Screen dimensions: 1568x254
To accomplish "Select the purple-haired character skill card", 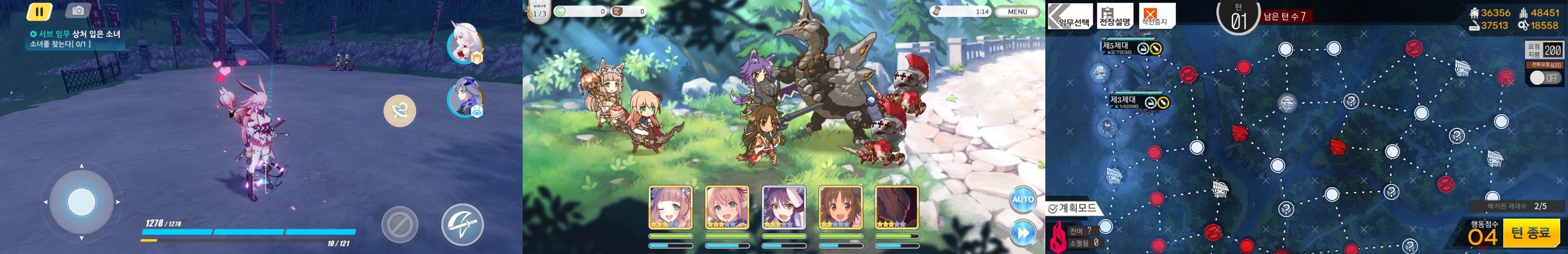I will coord(784,208).
